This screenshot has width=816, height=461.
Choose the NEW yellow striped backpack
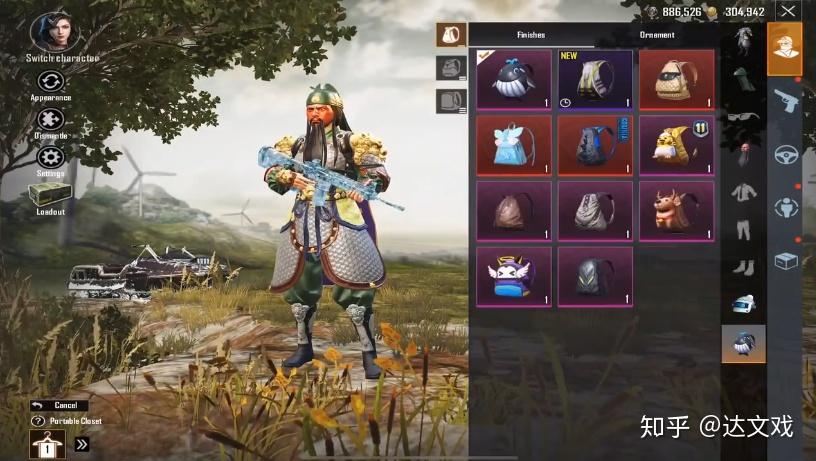point(595,80)
